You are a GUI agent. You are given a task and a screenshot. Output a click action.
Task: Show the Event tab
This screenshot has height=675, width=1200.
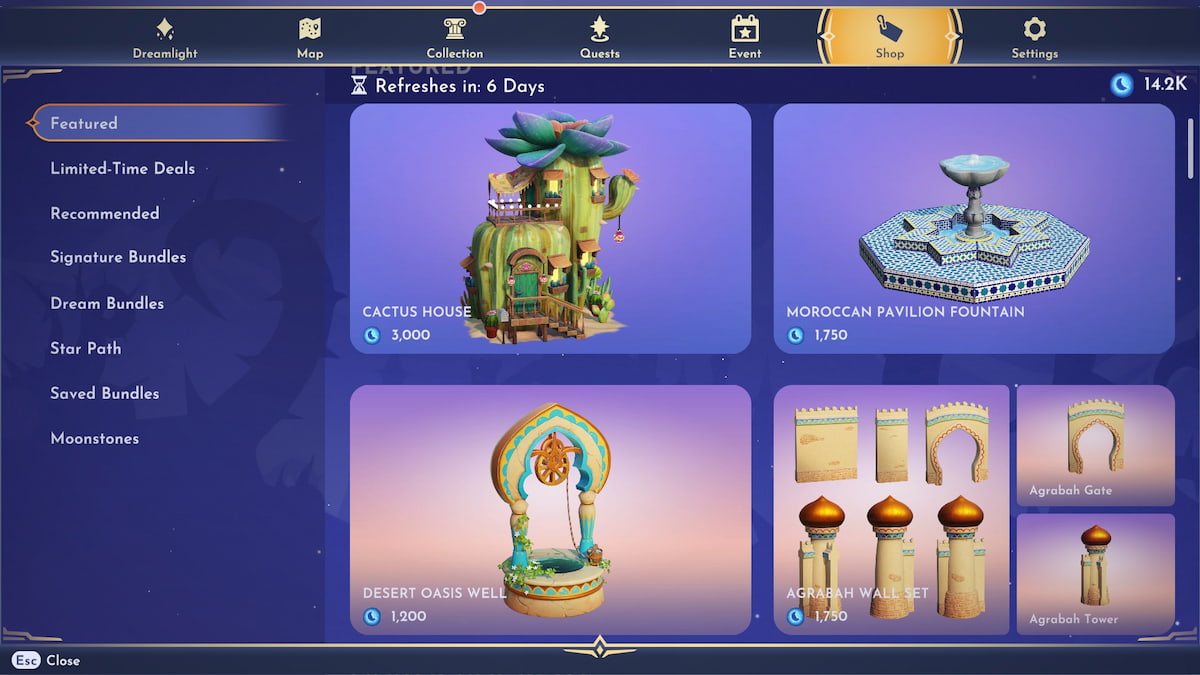pyautogui.click(x=745, y=38)
